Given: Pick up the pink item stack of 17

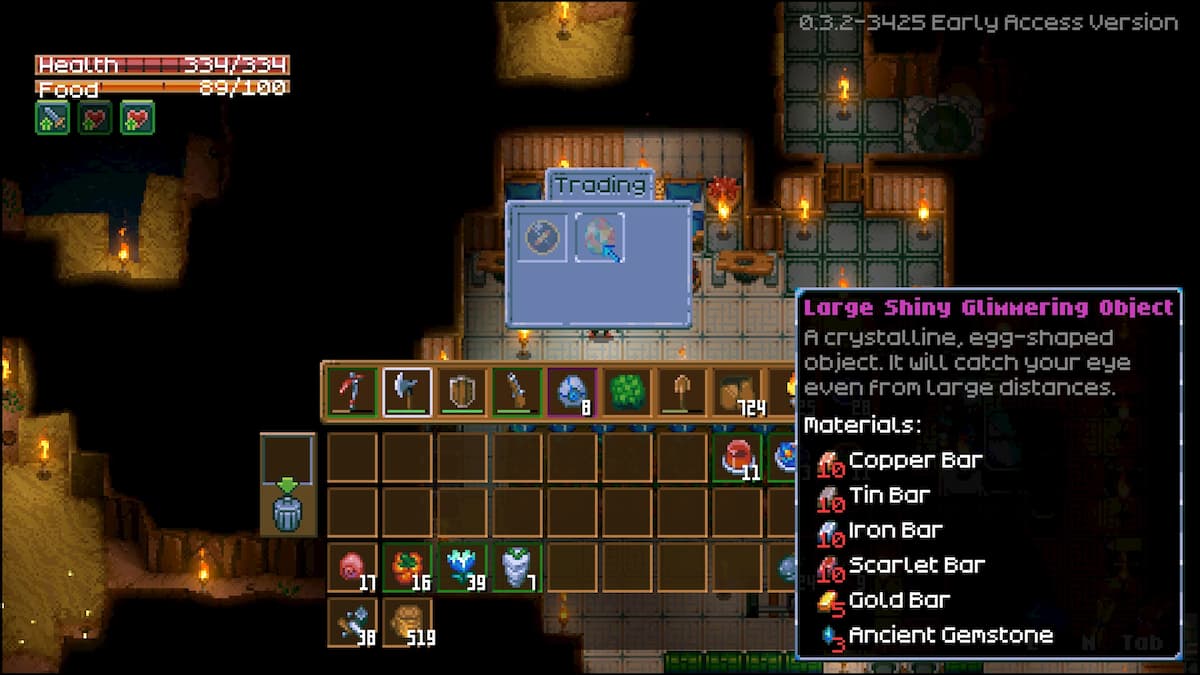Looking at the screenshot, I should click(352, 568).
